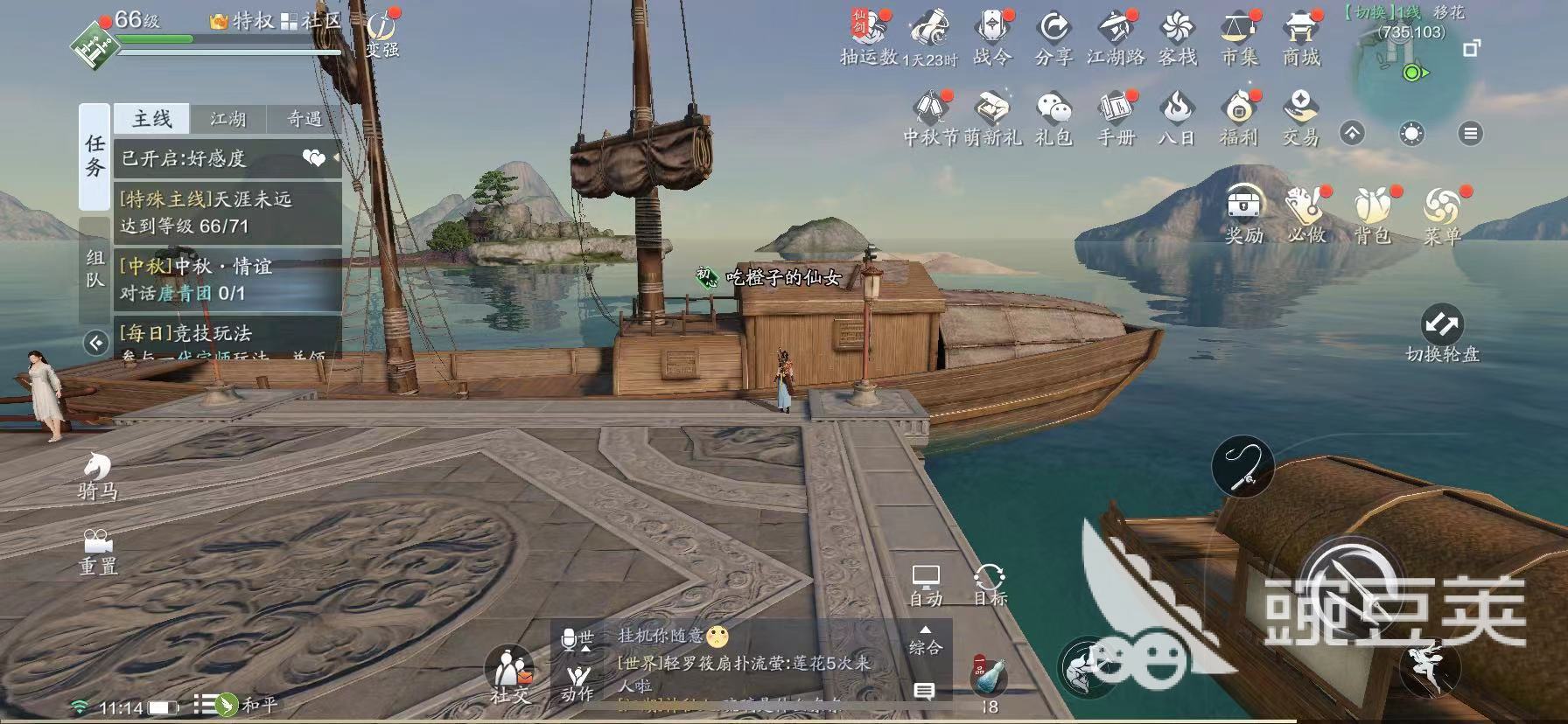The image size is (1568, 724).
Task: Reset the camera with 重置
Action: pyautogui.click(x=98, y=551)
